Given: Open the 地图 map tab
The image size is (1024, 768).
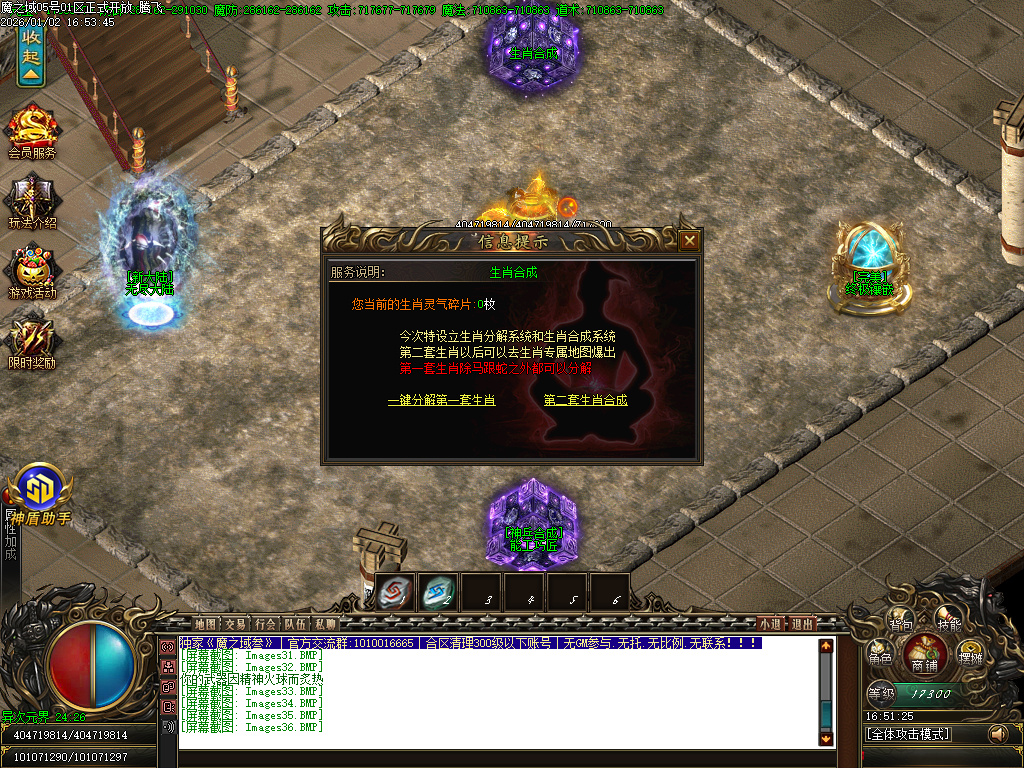Looking at the screenshot, I should (x=205, y=623).
